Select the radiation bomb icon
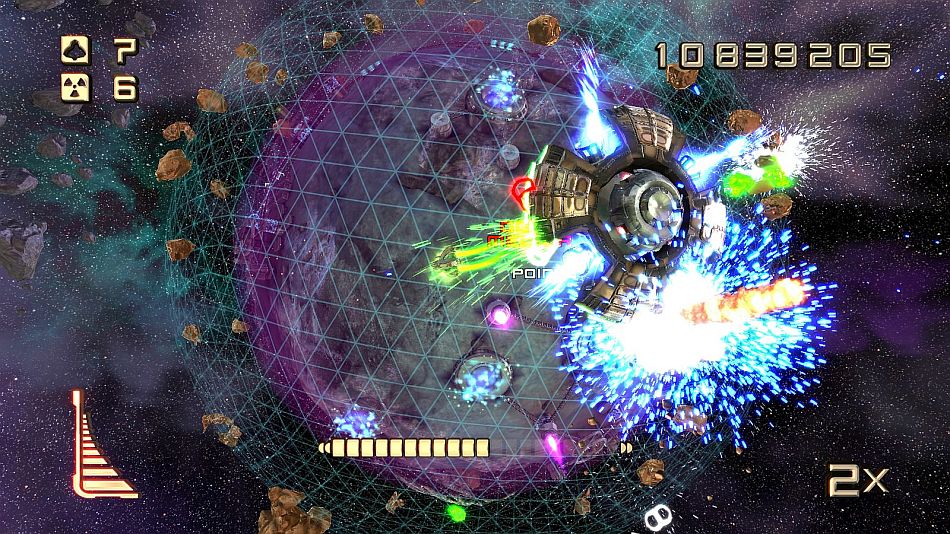950x534 pixels. (x=73, y=88)
